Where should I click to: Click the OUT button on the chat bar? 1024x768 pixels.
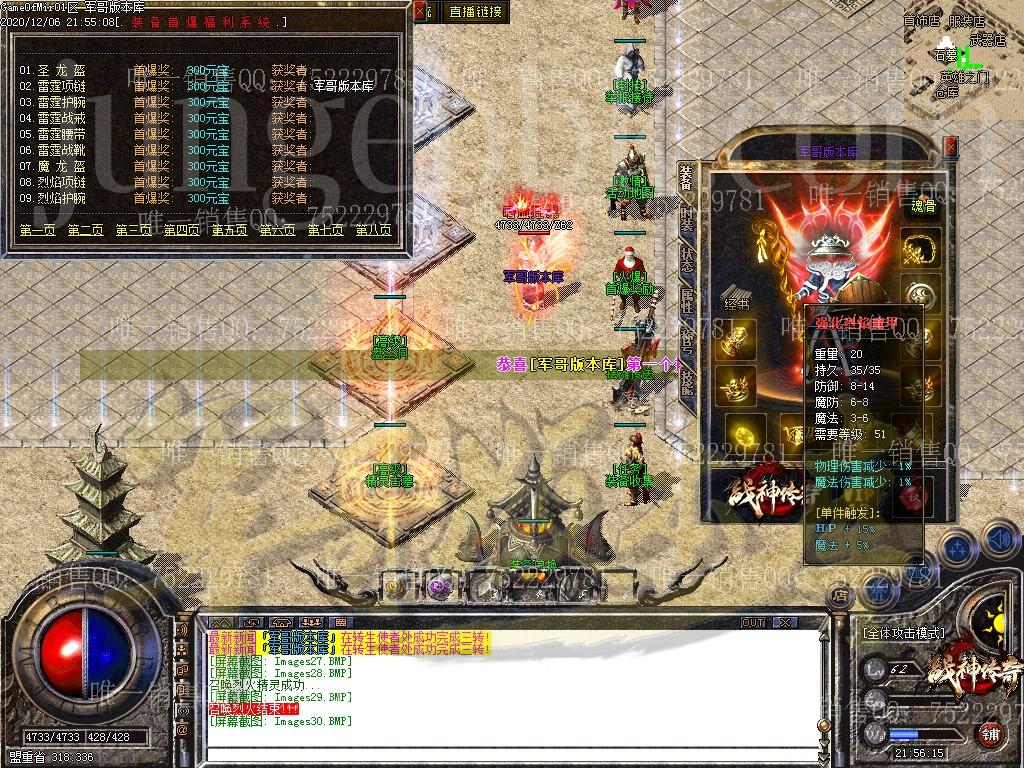(752, 623)
